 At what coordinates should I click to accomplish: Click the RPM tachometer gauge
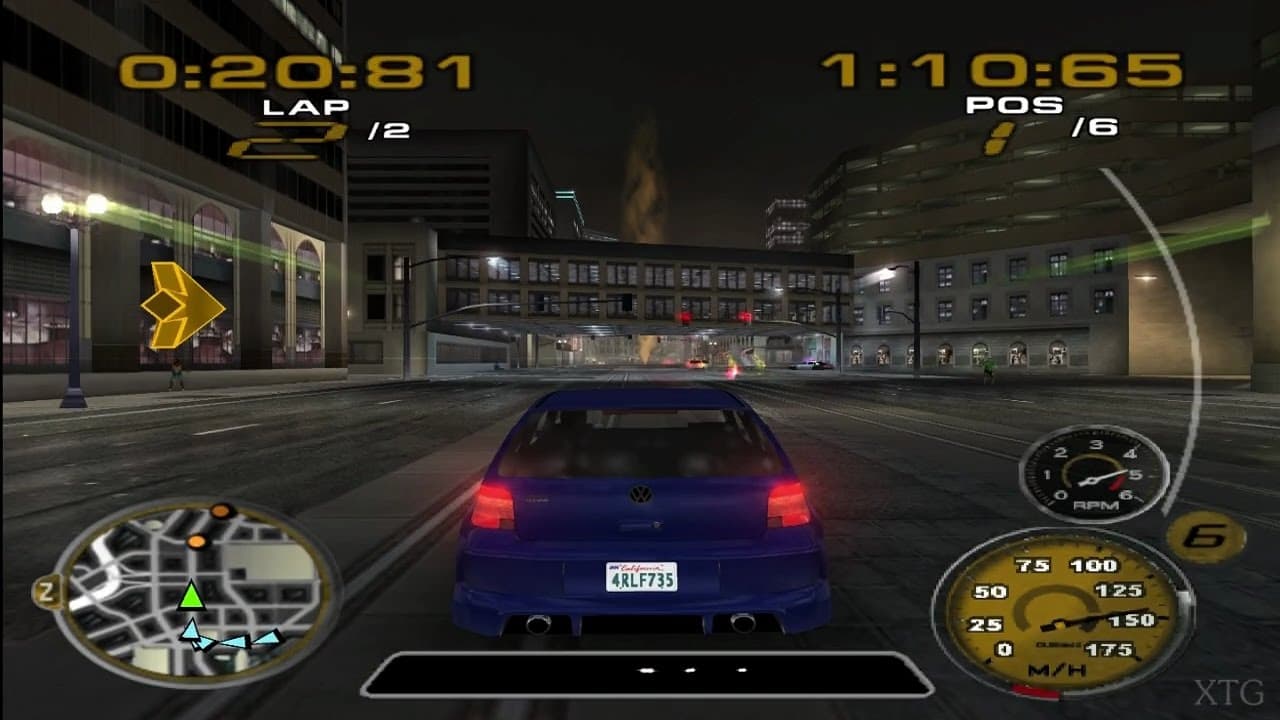coord(1090,470)
